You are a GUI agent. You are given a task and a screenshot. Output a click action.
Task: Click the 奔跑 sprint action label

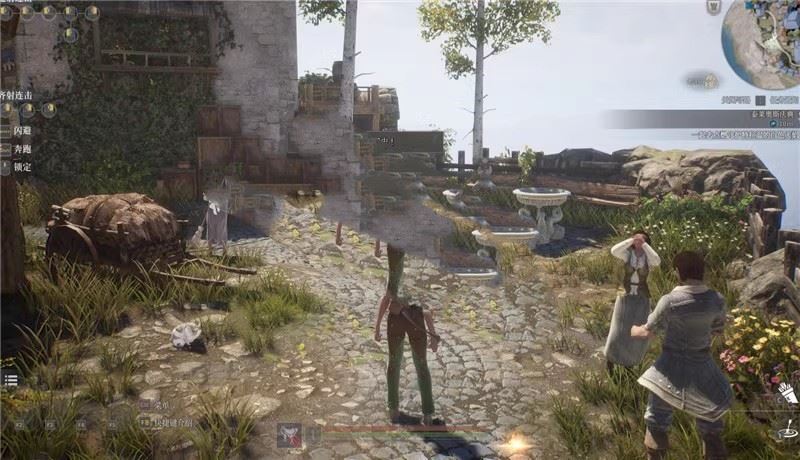[x=20, y=149]
